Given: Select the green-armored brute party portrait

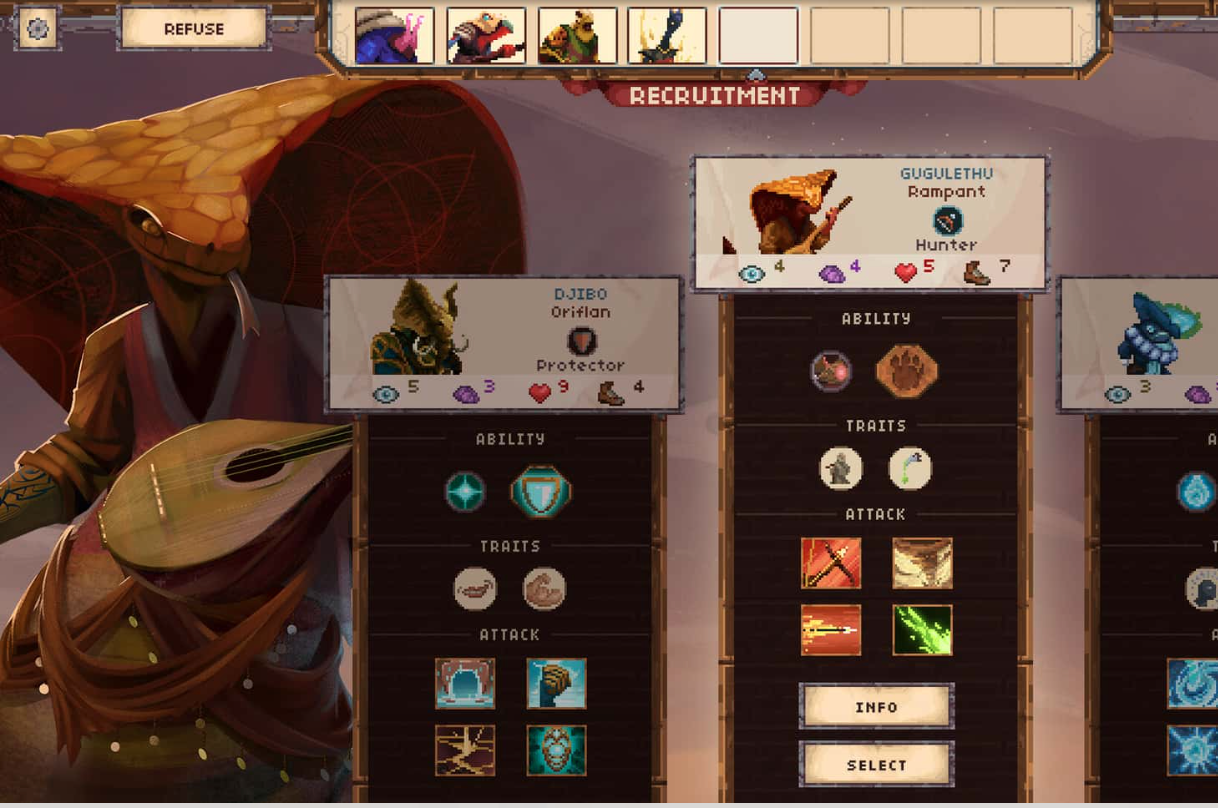Looking at the screenshot, I should tap(577, 36).
